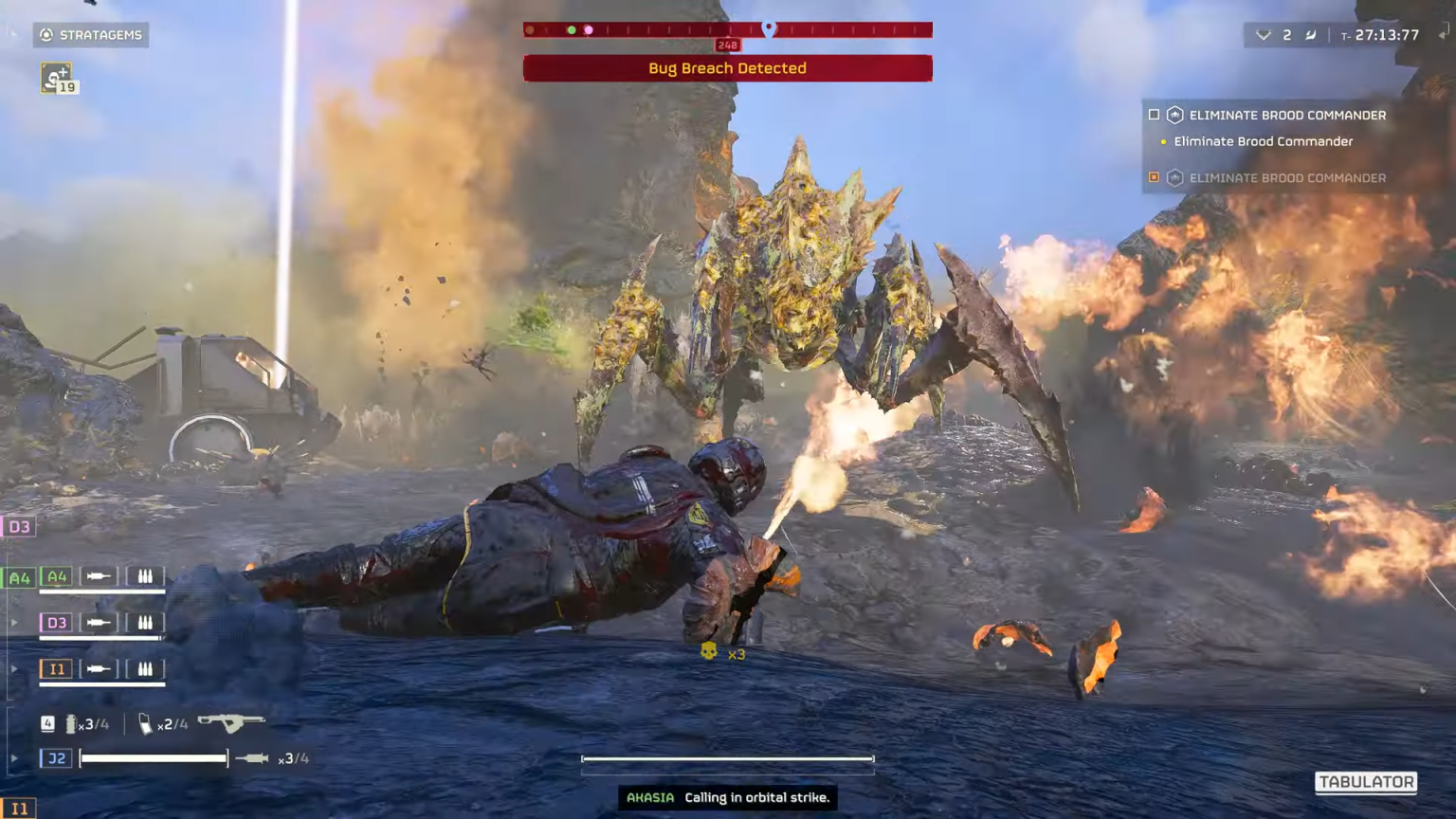Viewport: 1456px width, 819px height.
Task: Expand player D3's loadout entry arrow
Action: click(x=13, y=622)
